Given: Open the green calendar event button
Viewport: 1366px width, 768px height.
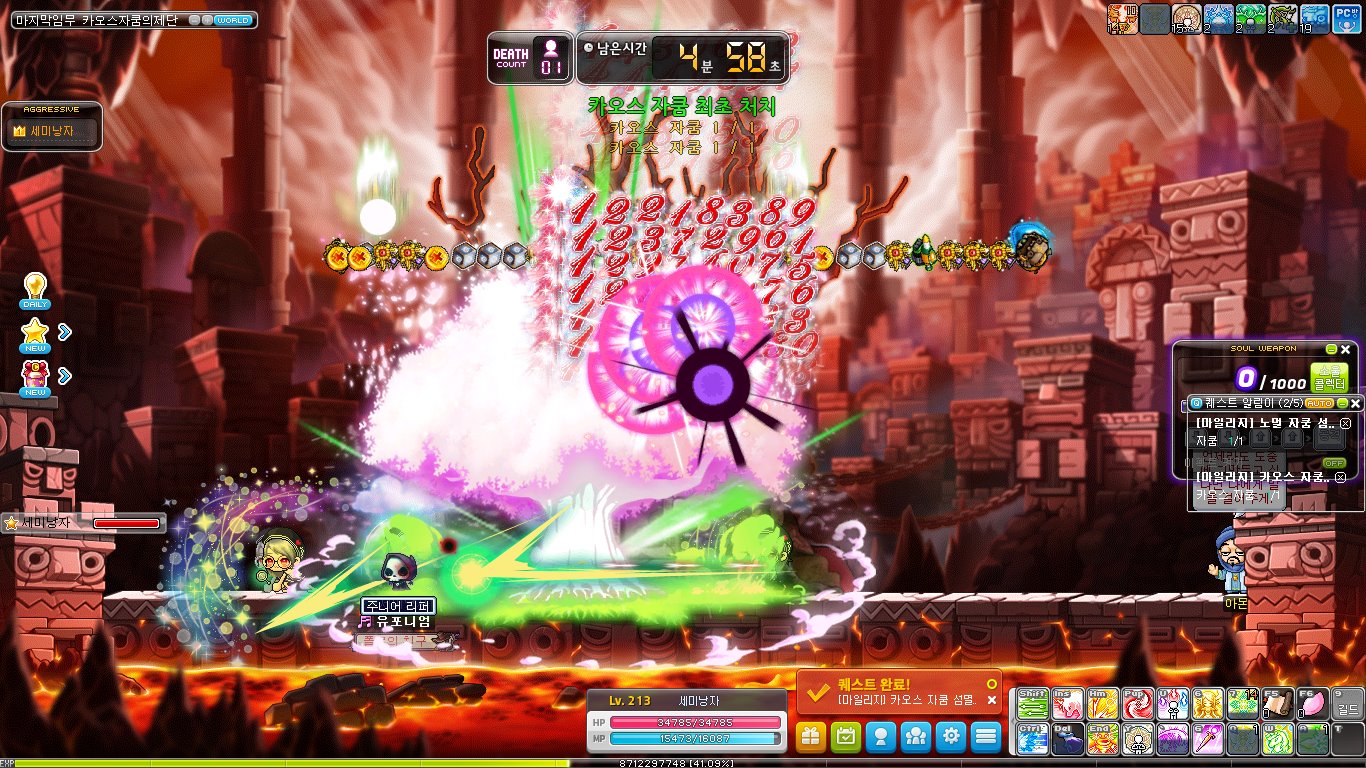Looking at the screenshot, I should (846, 737).
